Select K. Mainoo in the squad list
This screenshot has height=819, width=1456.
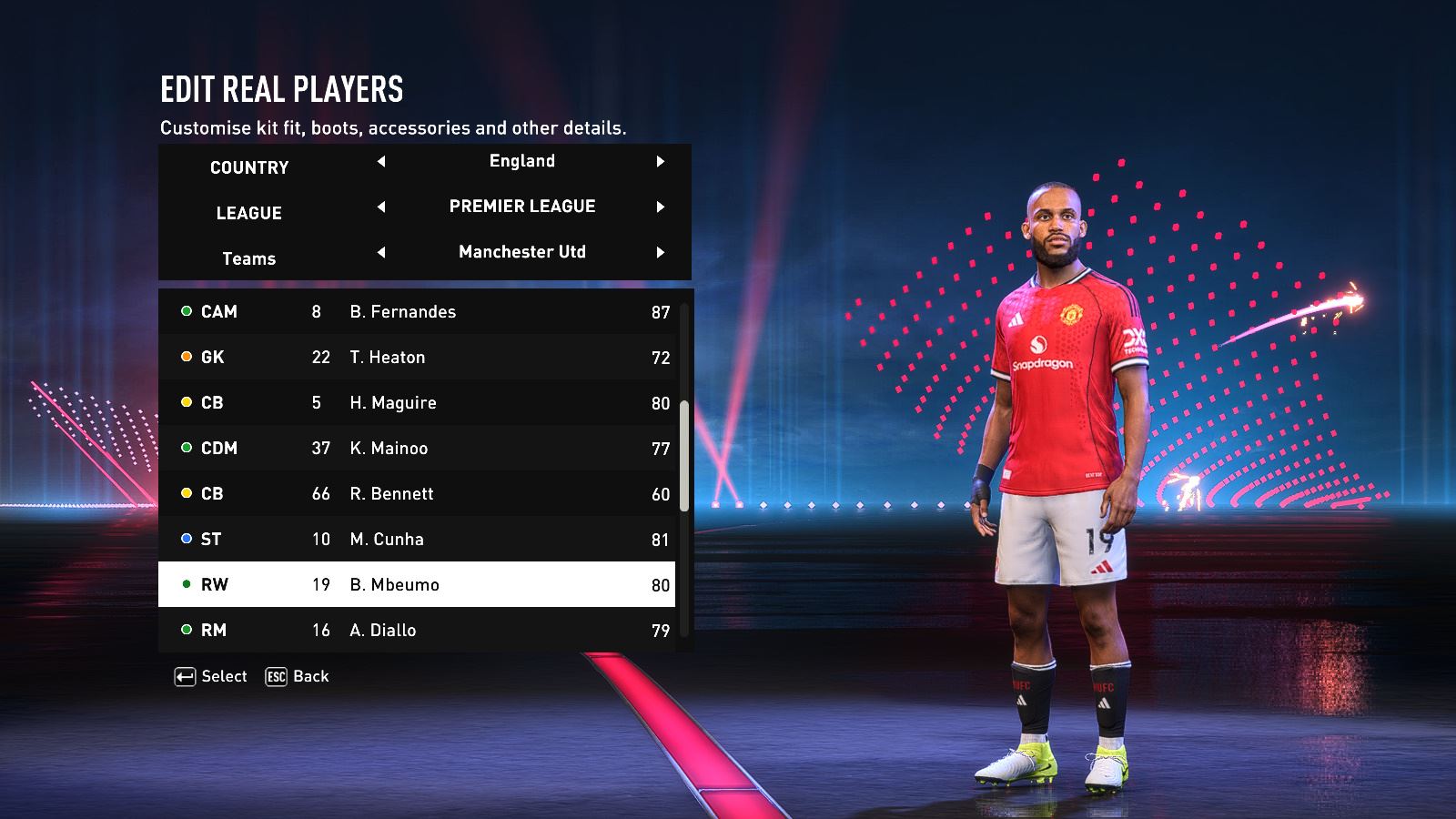[417, 448]
